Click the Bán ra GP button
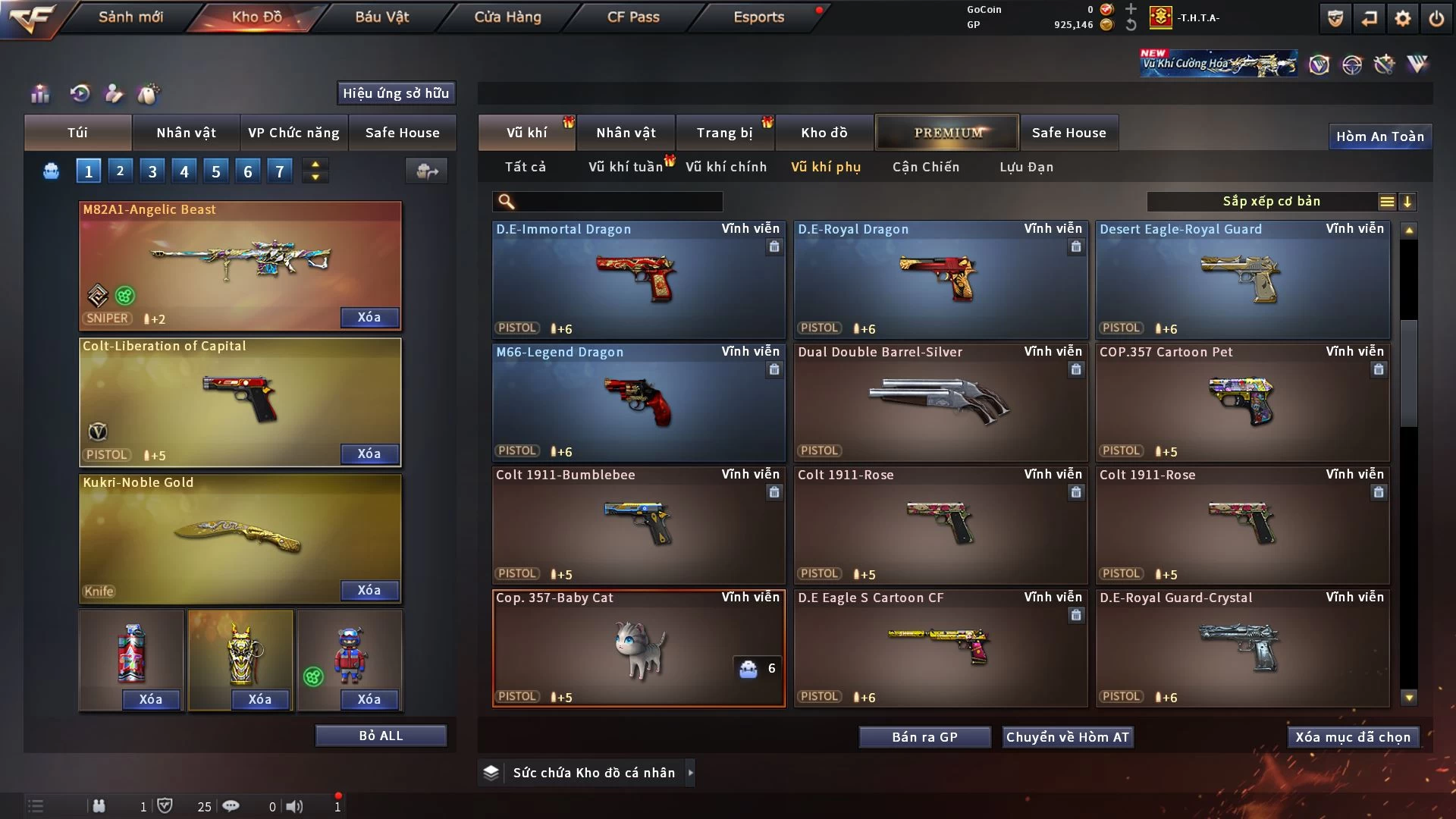 click(924, 737)
